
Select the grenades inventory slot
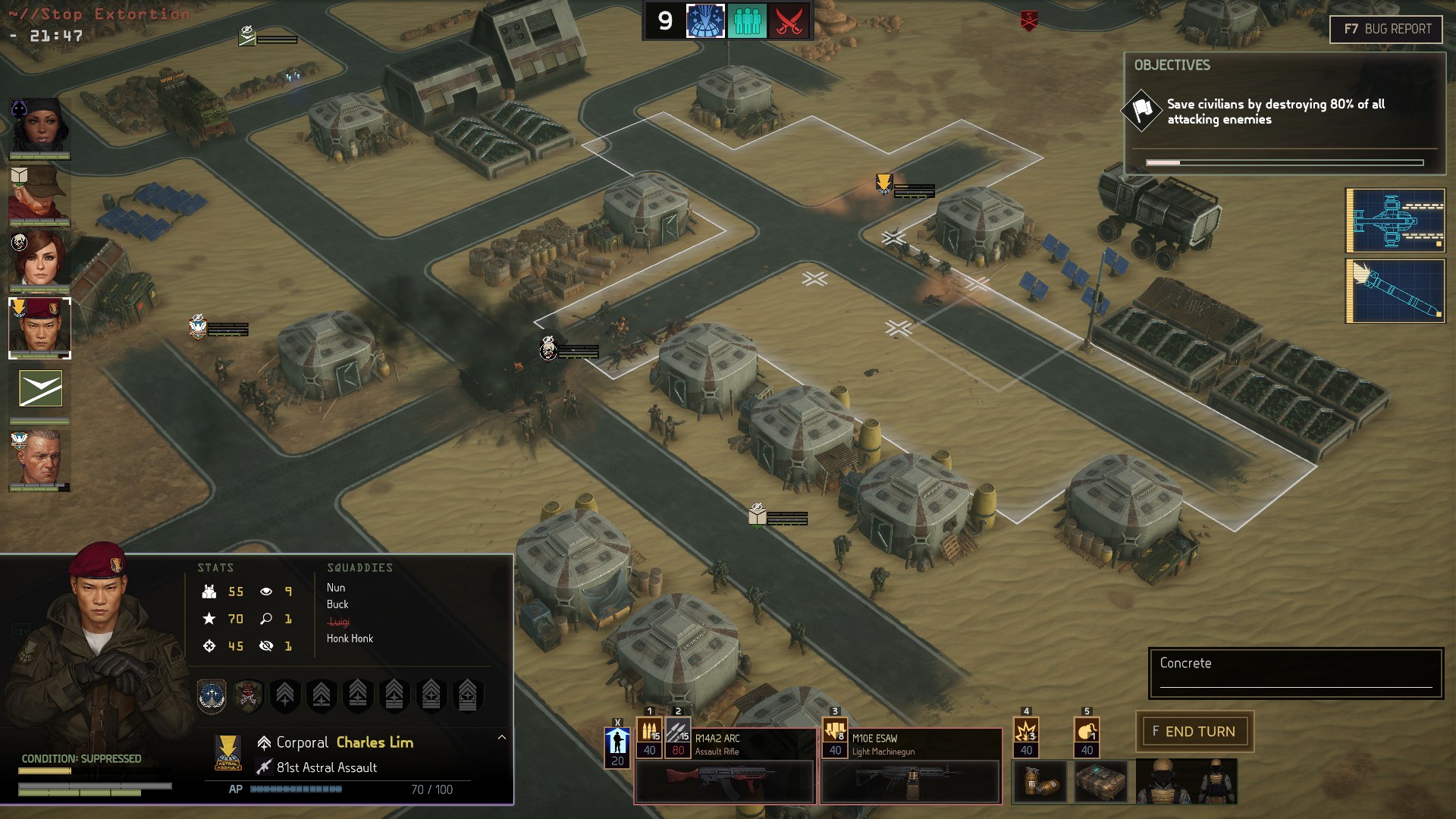click(1039, 781)
